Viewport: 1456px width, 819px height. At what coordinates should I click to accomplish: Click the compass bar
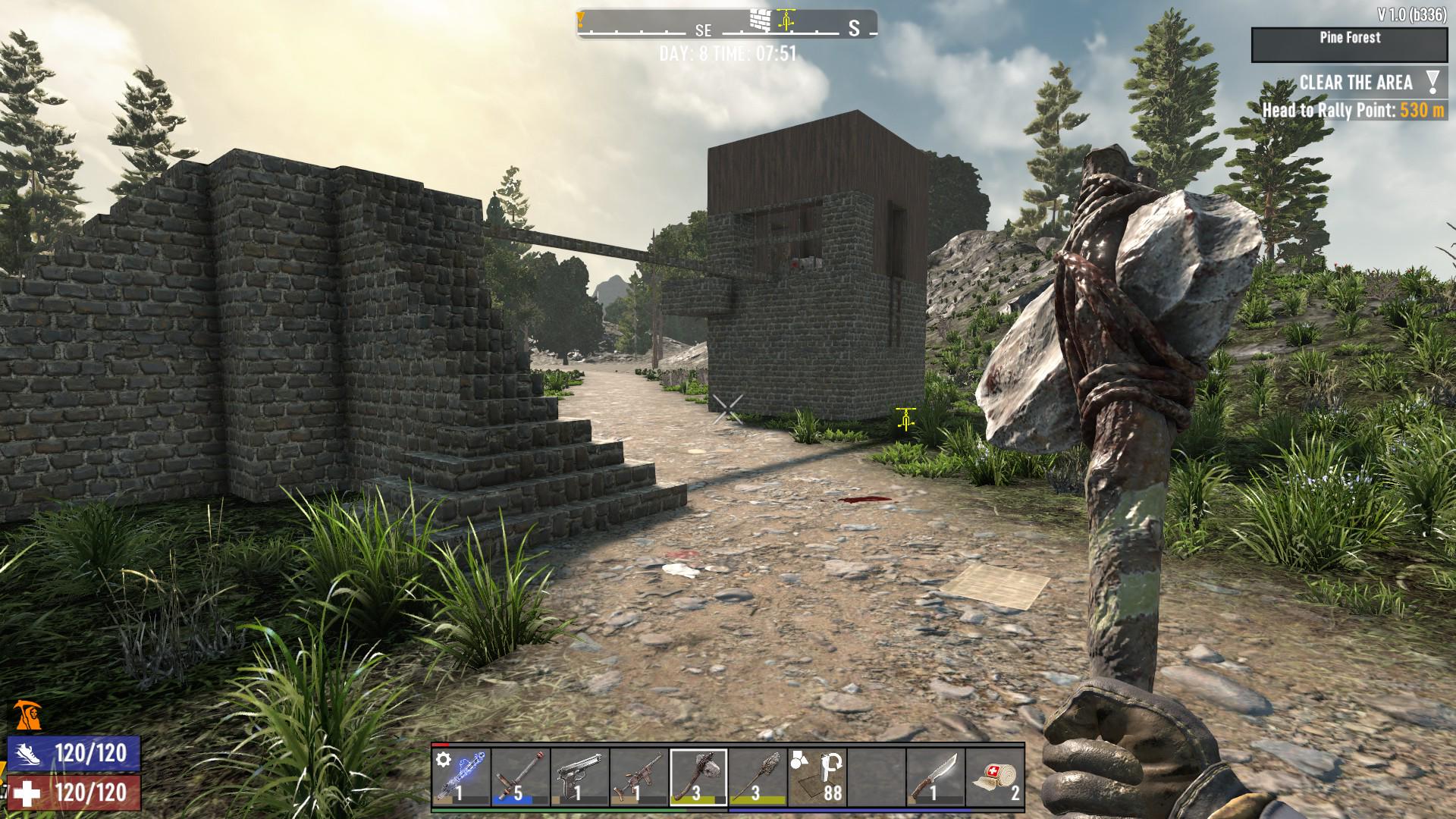pos(726,24)
